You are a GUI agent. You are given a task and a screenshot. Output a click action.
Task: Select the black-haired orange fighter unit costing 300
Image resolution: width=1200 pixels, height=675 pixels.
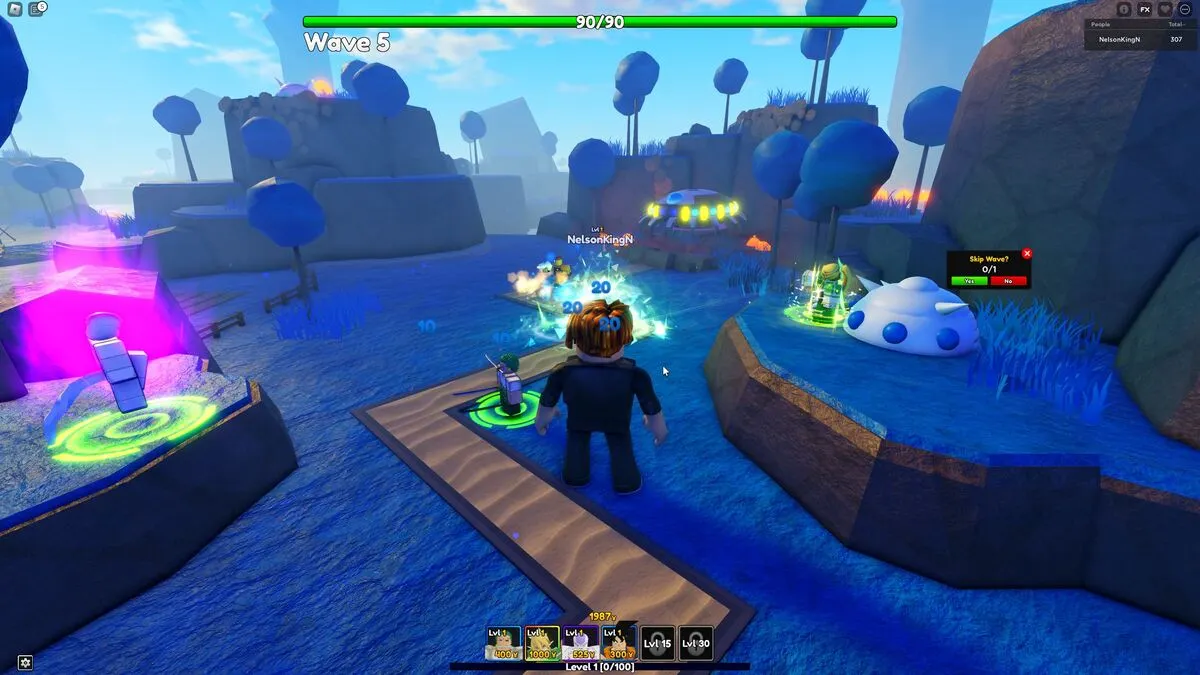click(x=619, y=643)
